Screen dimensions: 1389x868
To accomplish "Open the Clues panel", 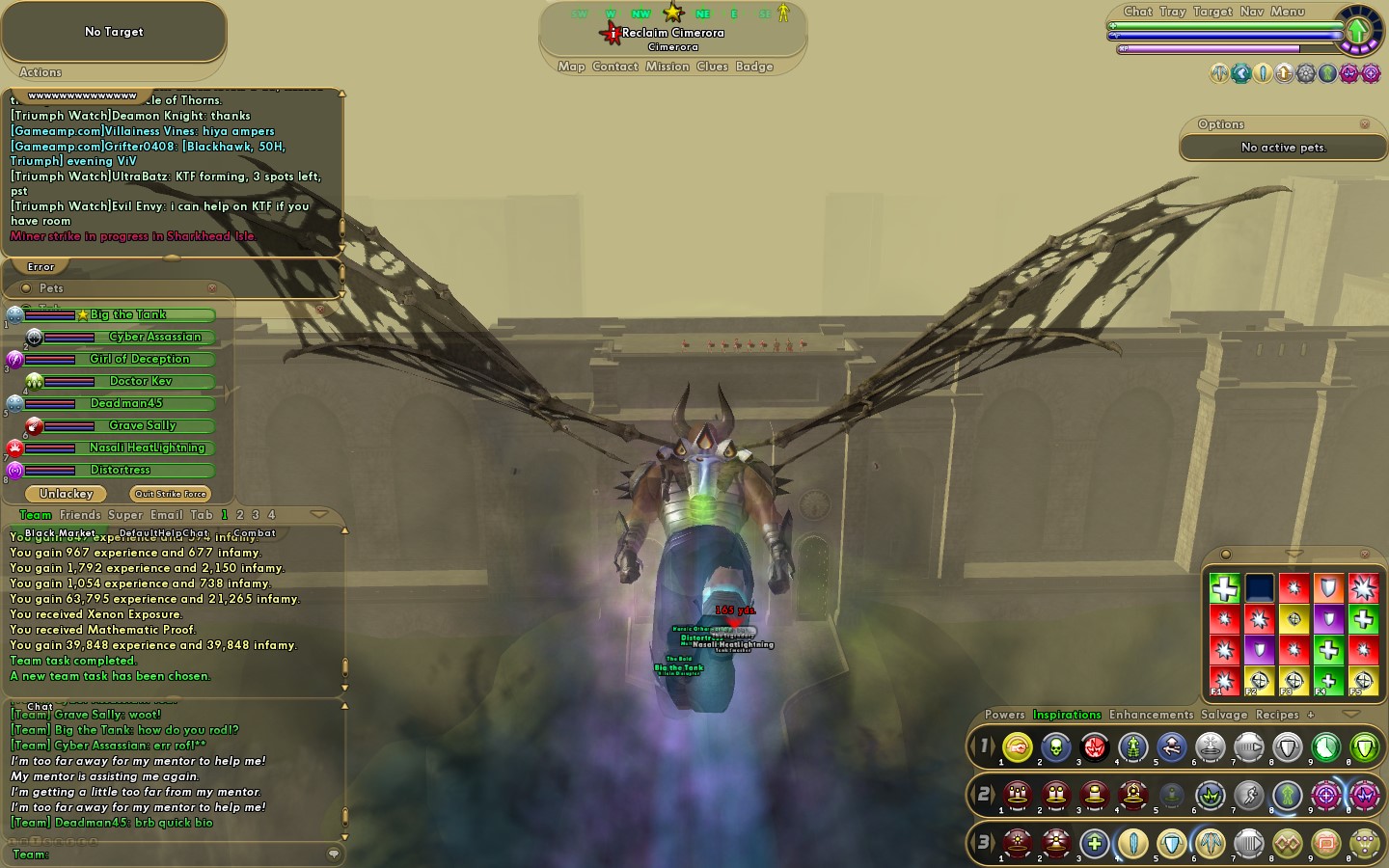I will (712, 67).
